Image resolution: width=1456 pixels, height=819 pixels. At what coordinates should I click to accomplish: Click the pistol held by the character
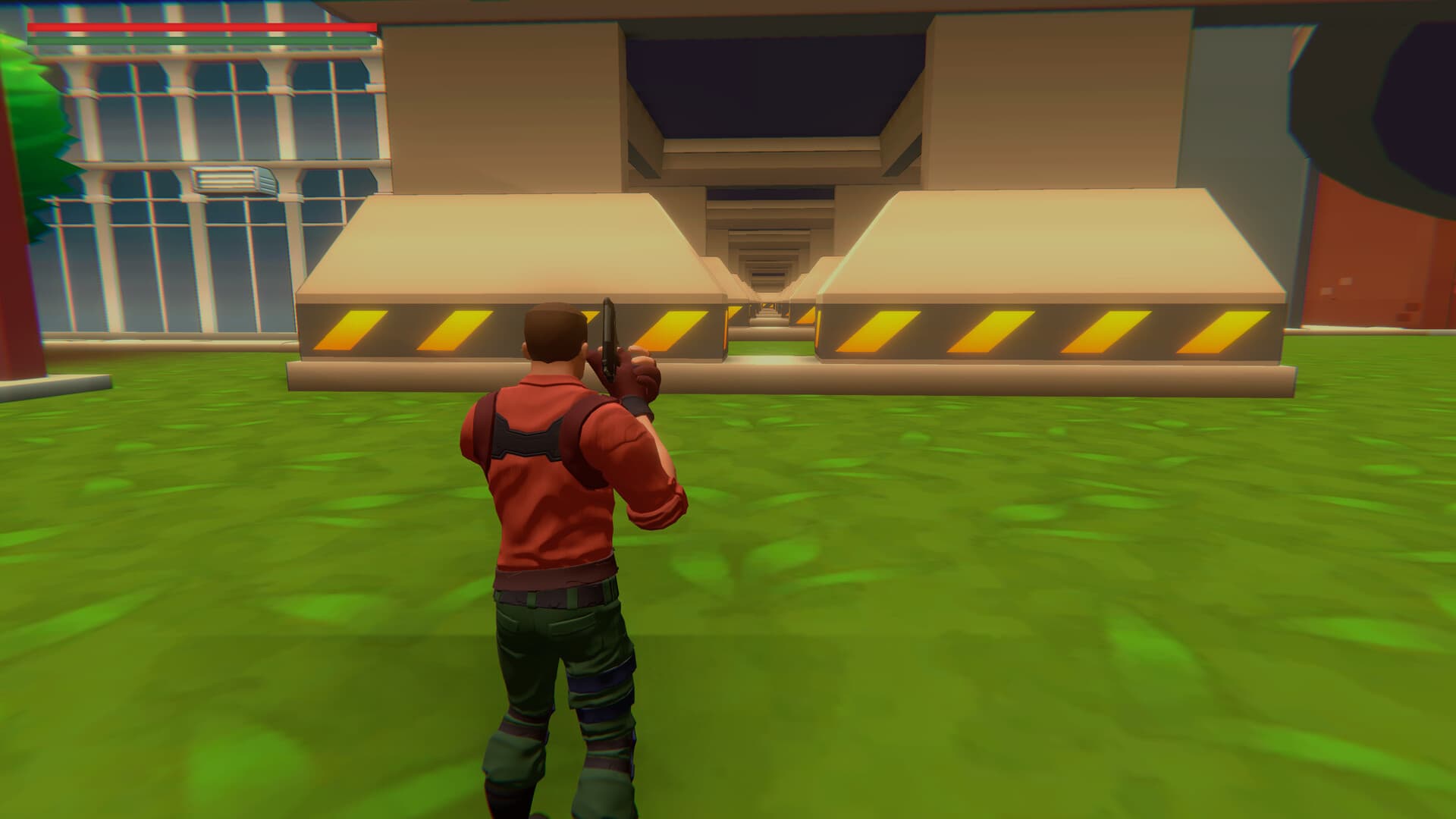coord(610,326)
